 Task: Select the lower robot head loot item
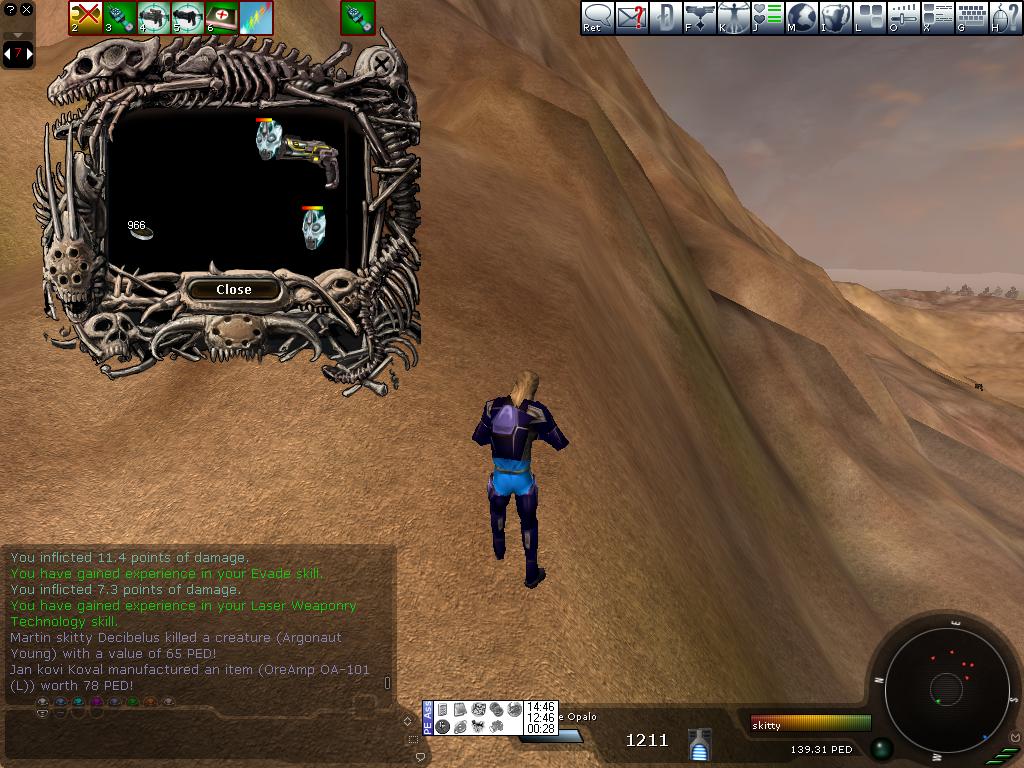click(313, 228)
